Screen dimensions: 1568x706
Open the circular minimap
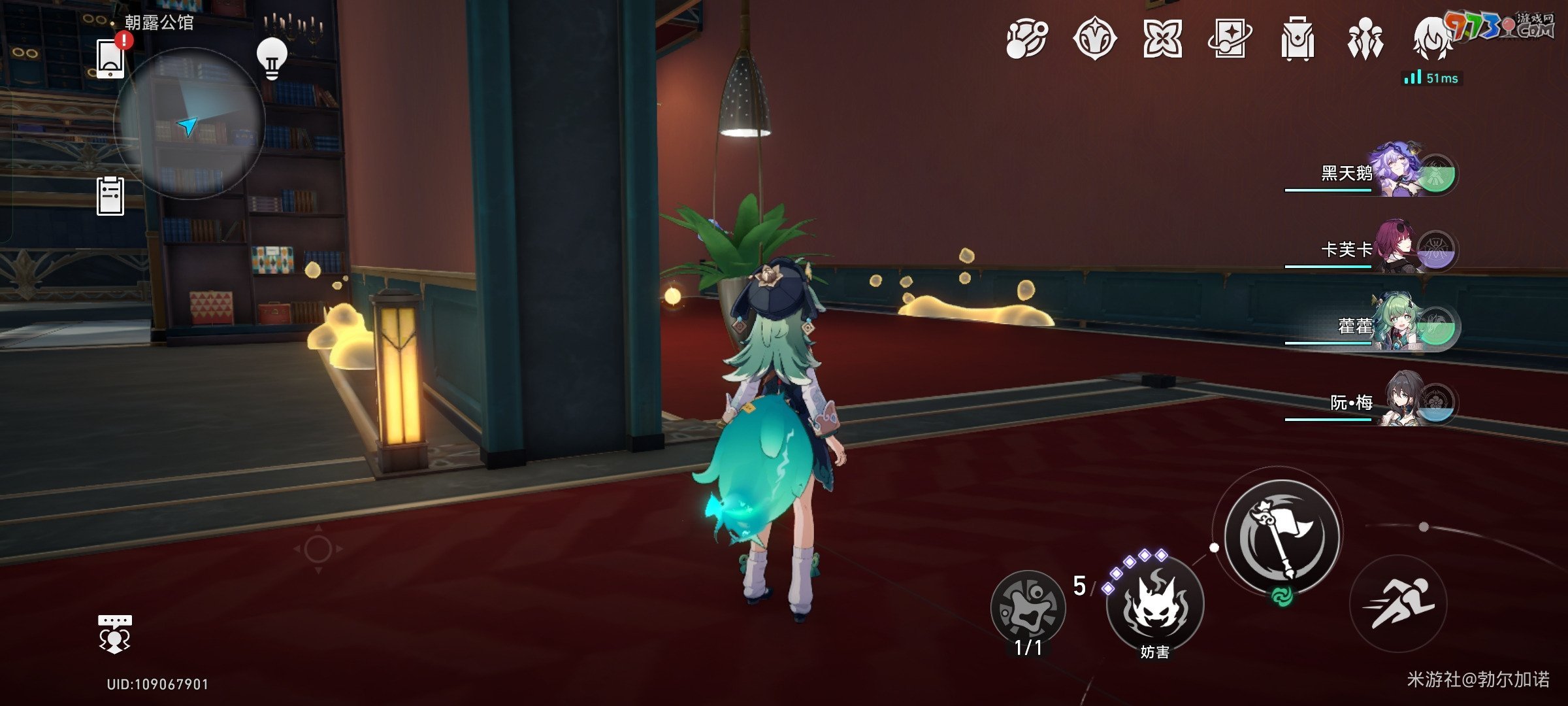189,123
